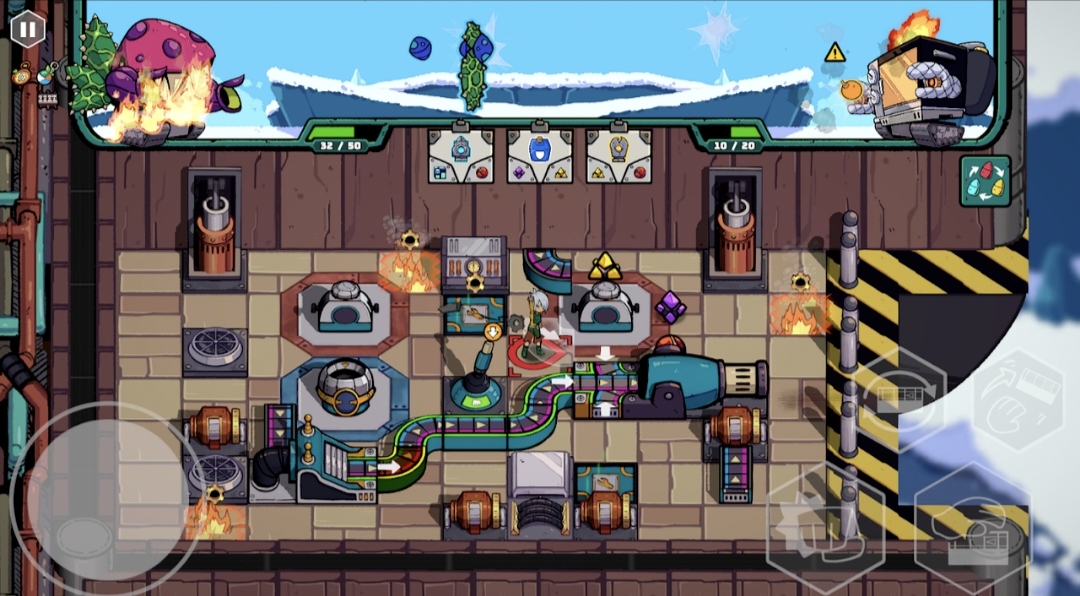Select the yellow shell recipe card
Image resolution: width=1080 pixels, height=596 pixels.
pos(618,155)
